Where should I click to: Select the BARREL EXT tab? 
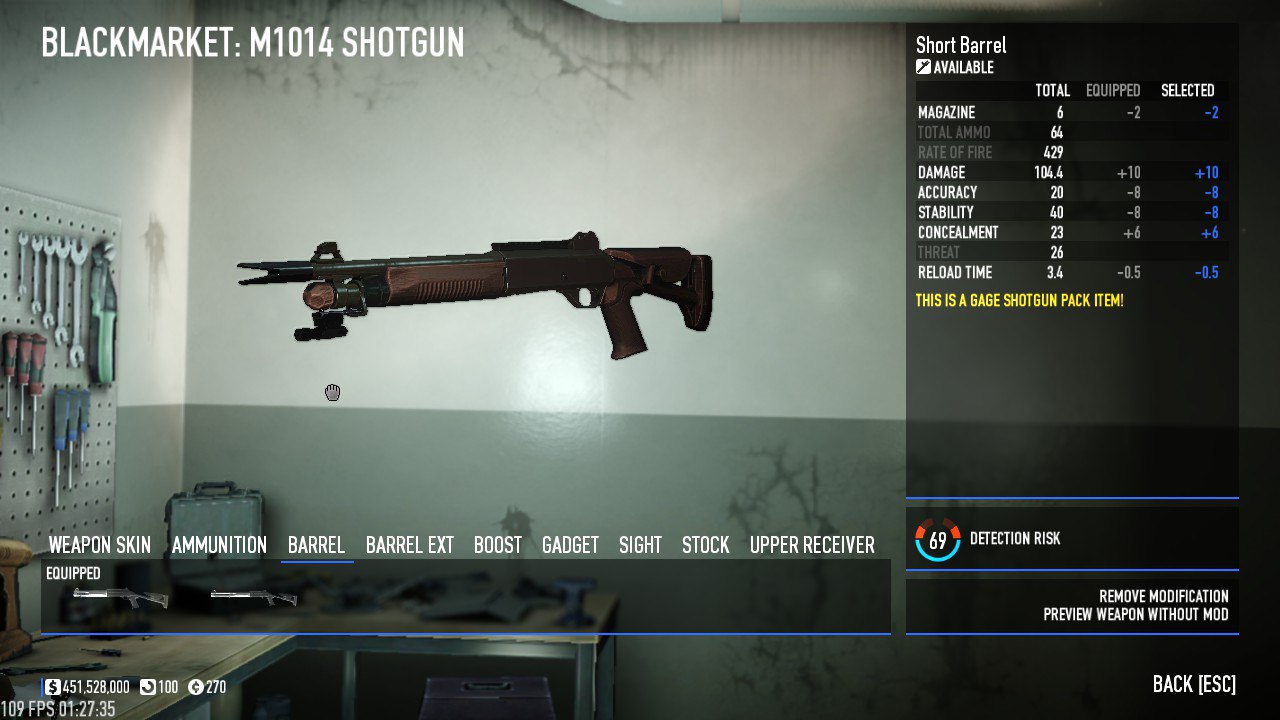point(410,545)
